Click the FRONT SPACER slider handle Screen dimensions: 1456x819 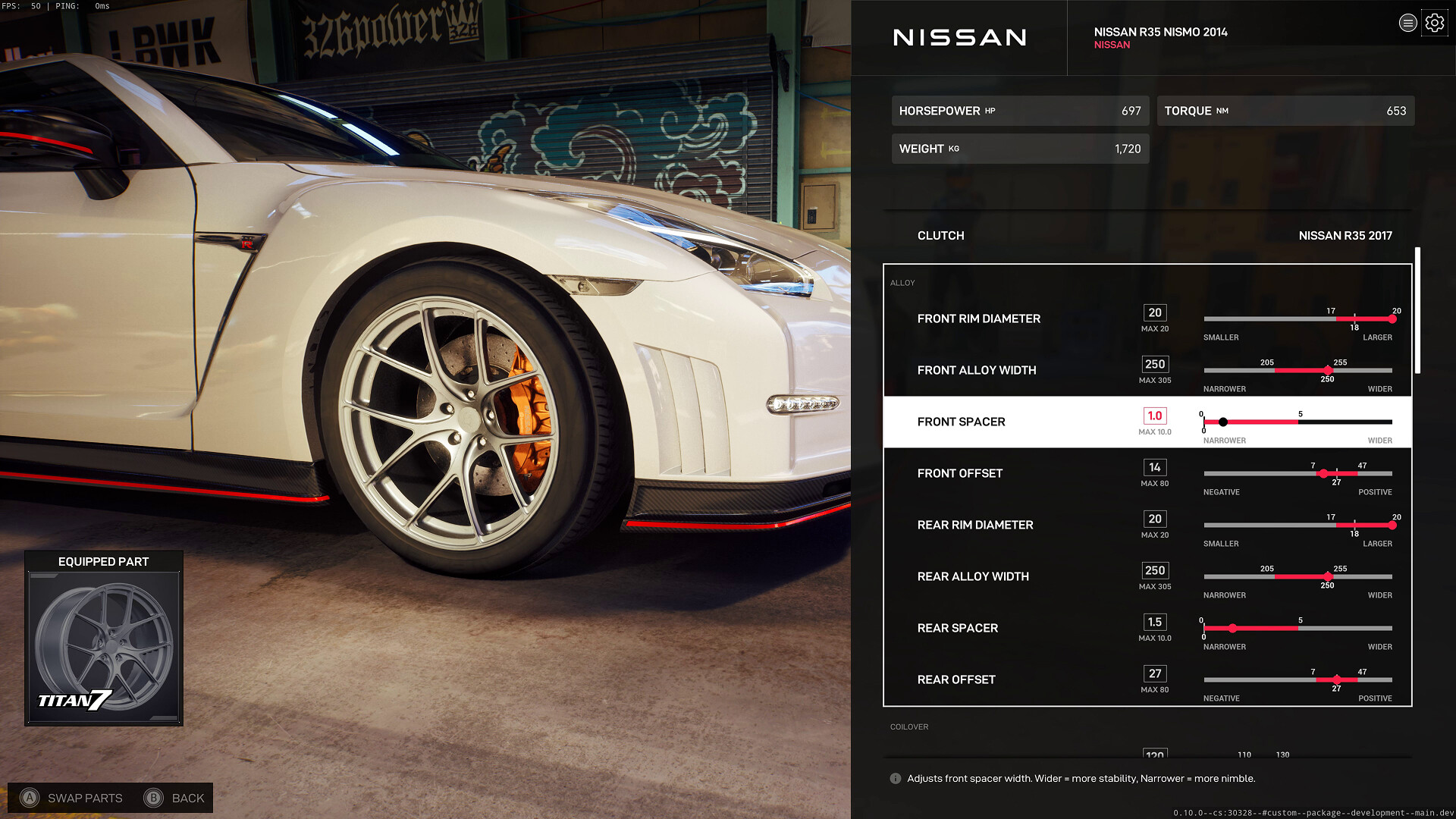pyautogui.click(x=1224, y=422)
